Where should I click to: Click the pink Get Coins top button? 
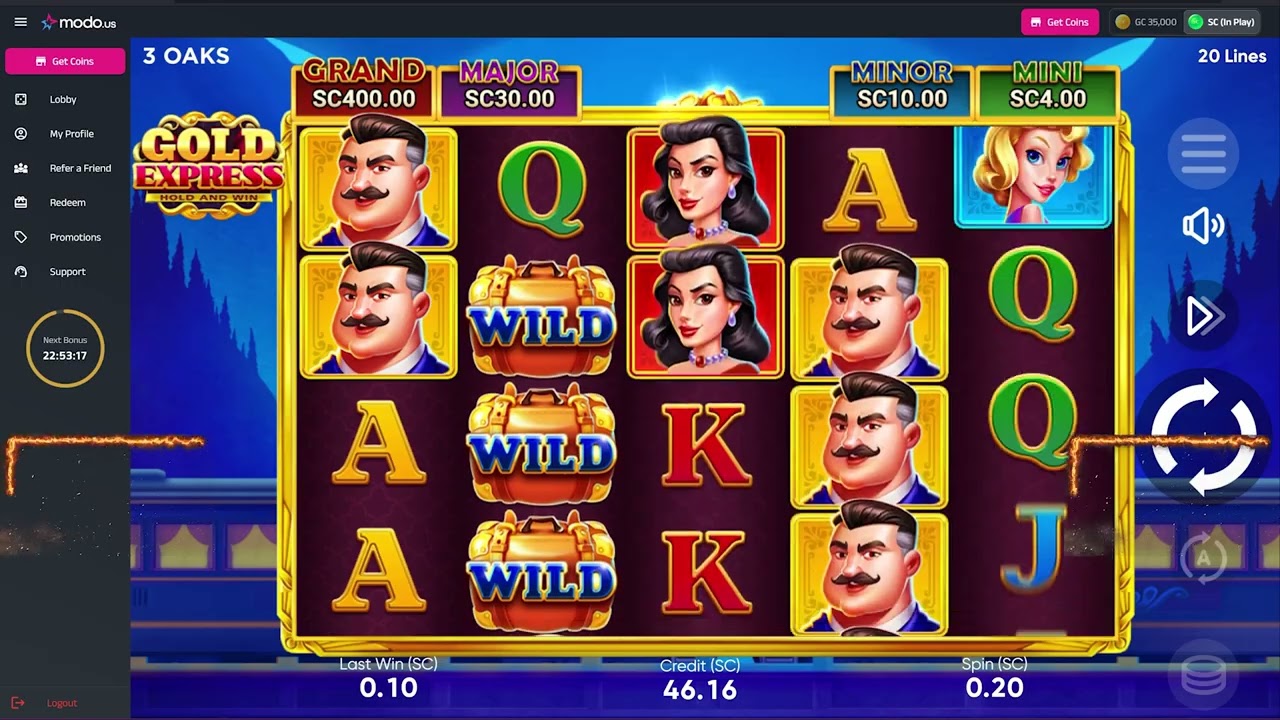[1059, 21]
